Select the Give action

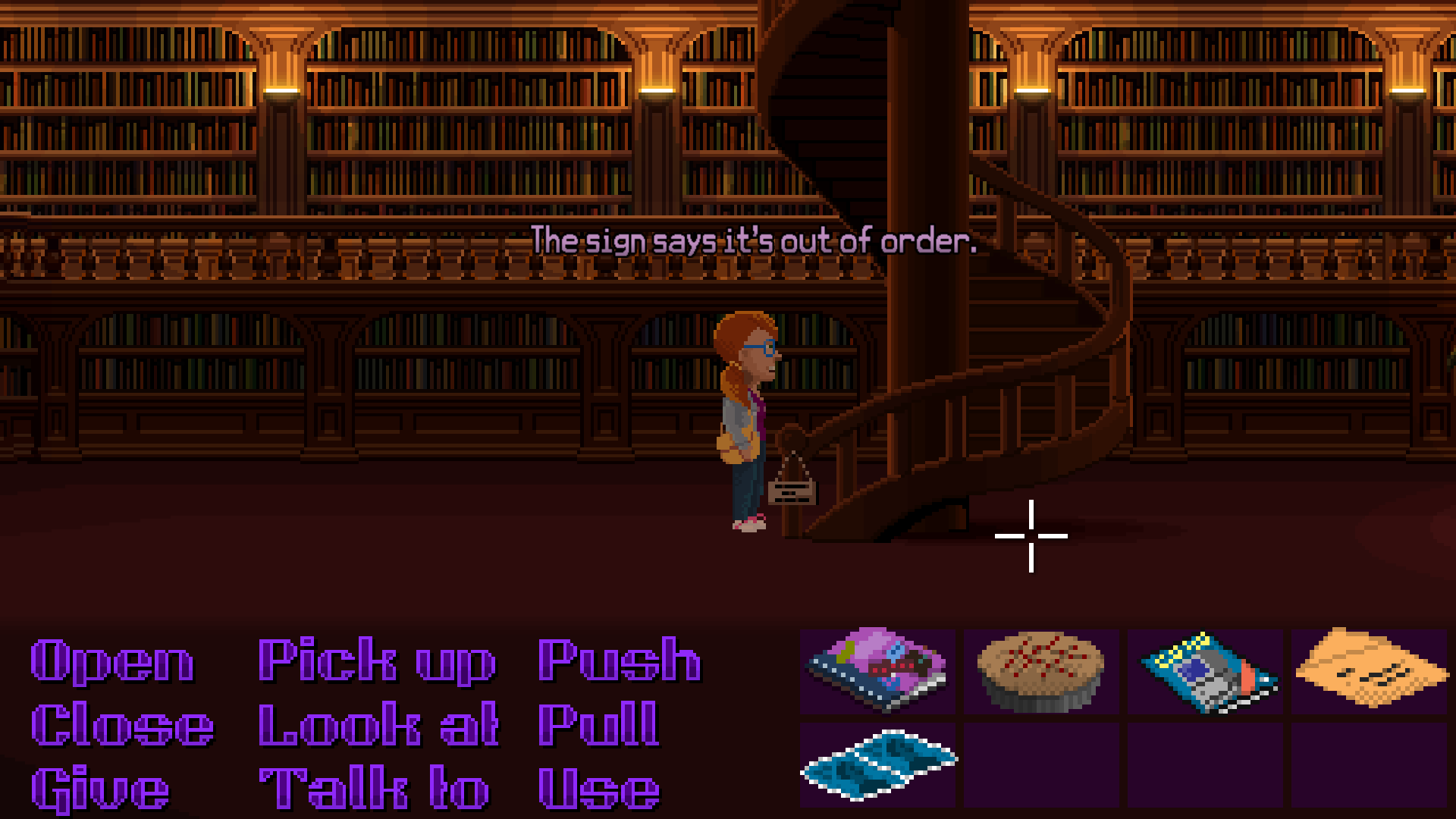[x=99, y=789]
